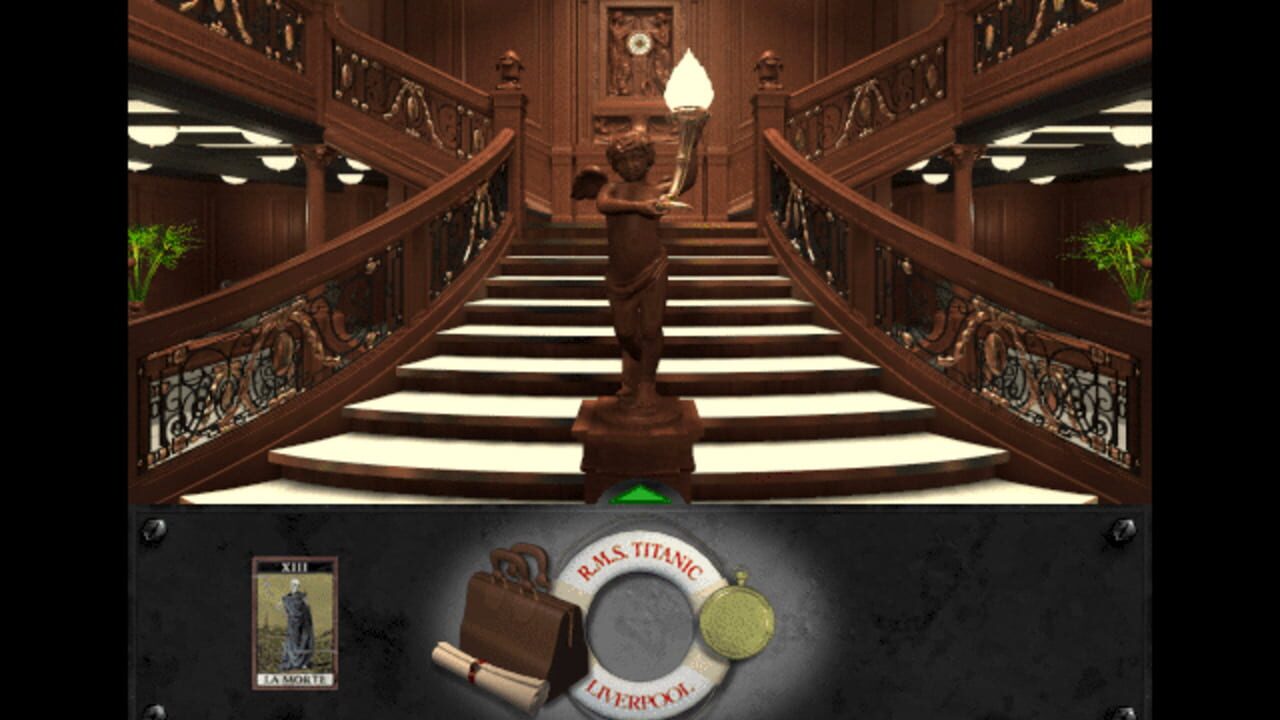Viewport: 1280px width, 720px height.
Task: Click the green forward arrow
Action: [x=640, y=494]
